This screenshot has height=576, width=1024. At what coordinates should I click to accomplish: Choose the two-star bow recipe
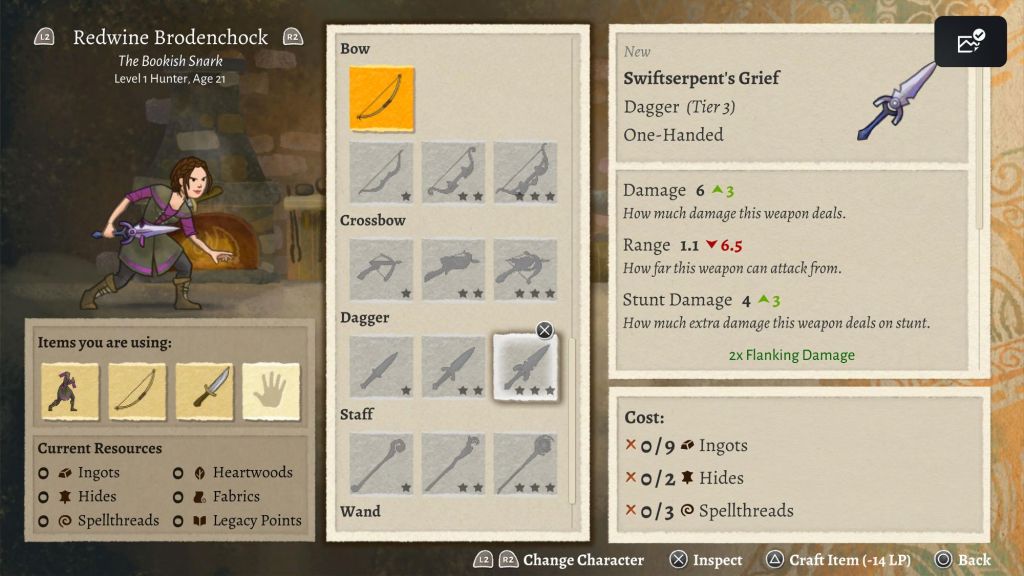pyautogui.click(x=453, y=173)
